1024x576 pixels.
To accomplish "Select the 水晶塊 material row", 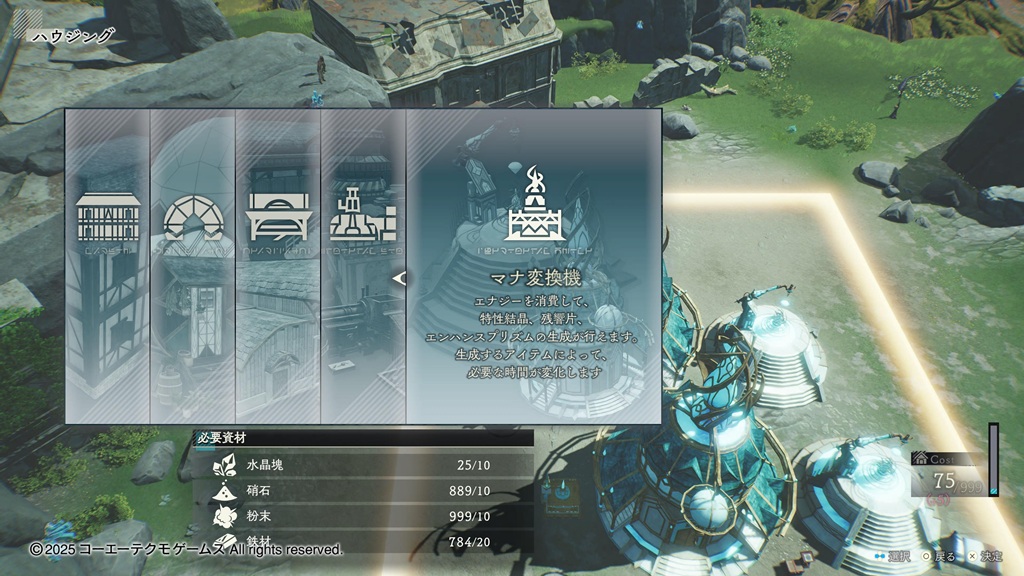I will [363, 465].
